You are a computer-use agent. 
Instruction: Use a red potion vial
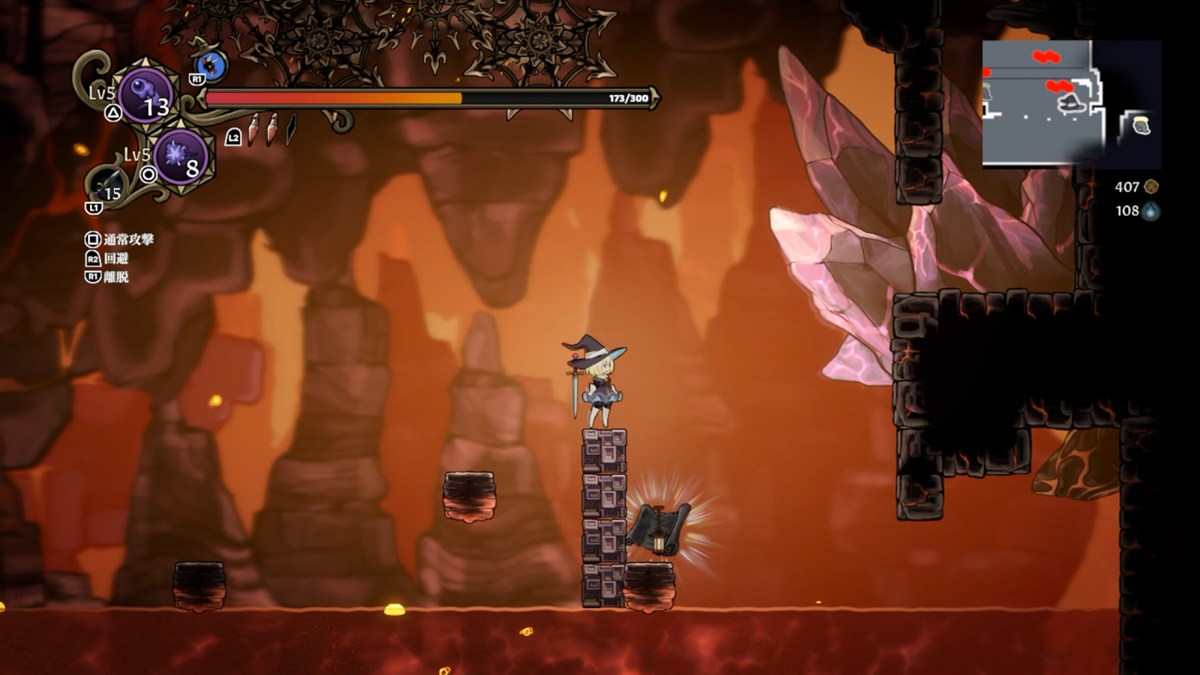pyautogui.click(x=255, y=129)
